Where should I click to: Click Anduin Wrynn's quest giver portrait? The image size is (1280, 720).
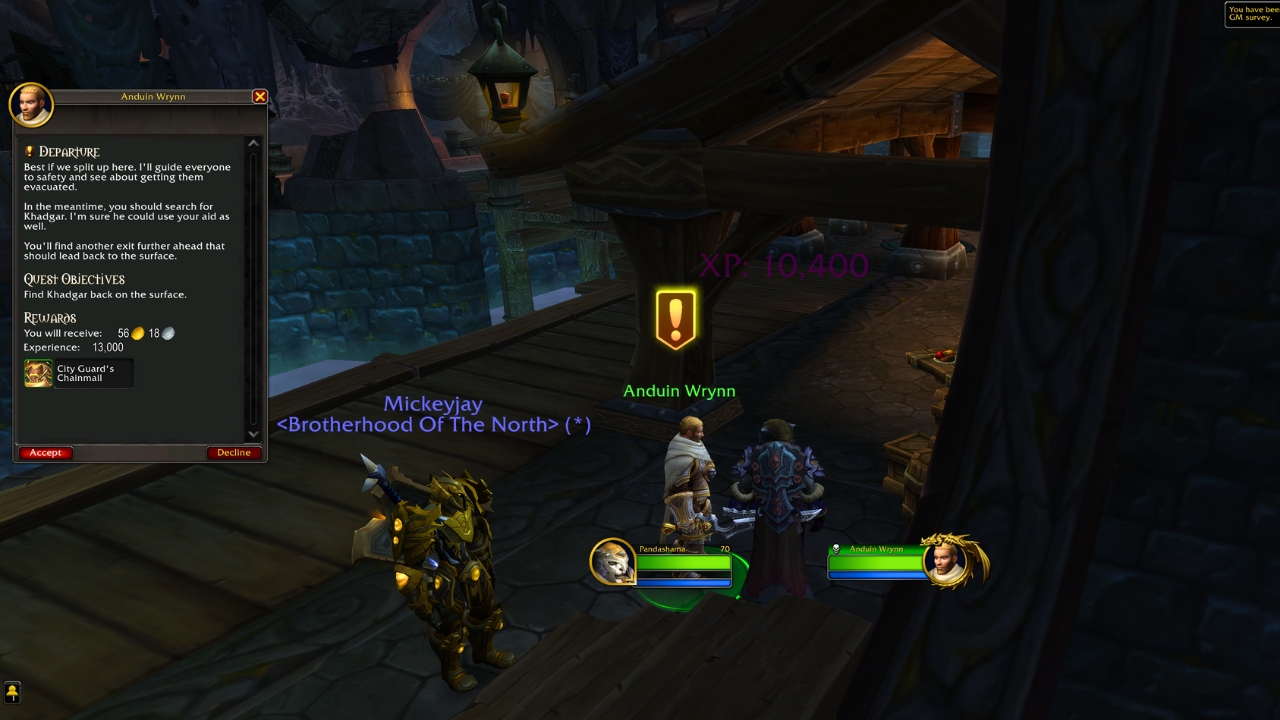[31, 105]
